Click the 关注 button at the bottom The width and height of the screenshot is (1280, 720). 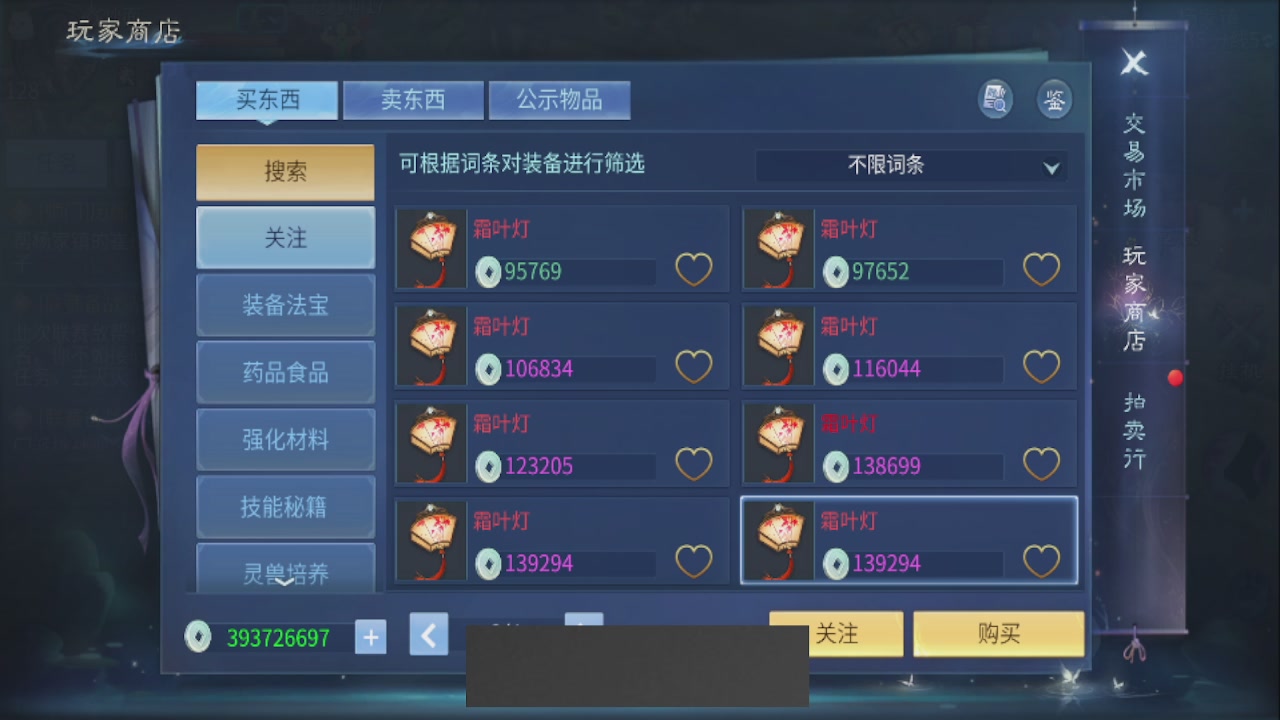click(836, 633)
